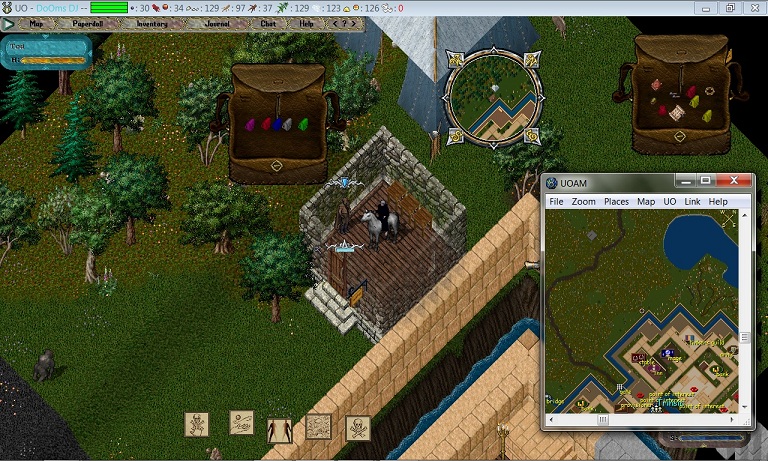The height and width of the screenshot is (461, 768).
Task: Collapse the top menu bar with the arrow
Action: click(9, 23)
